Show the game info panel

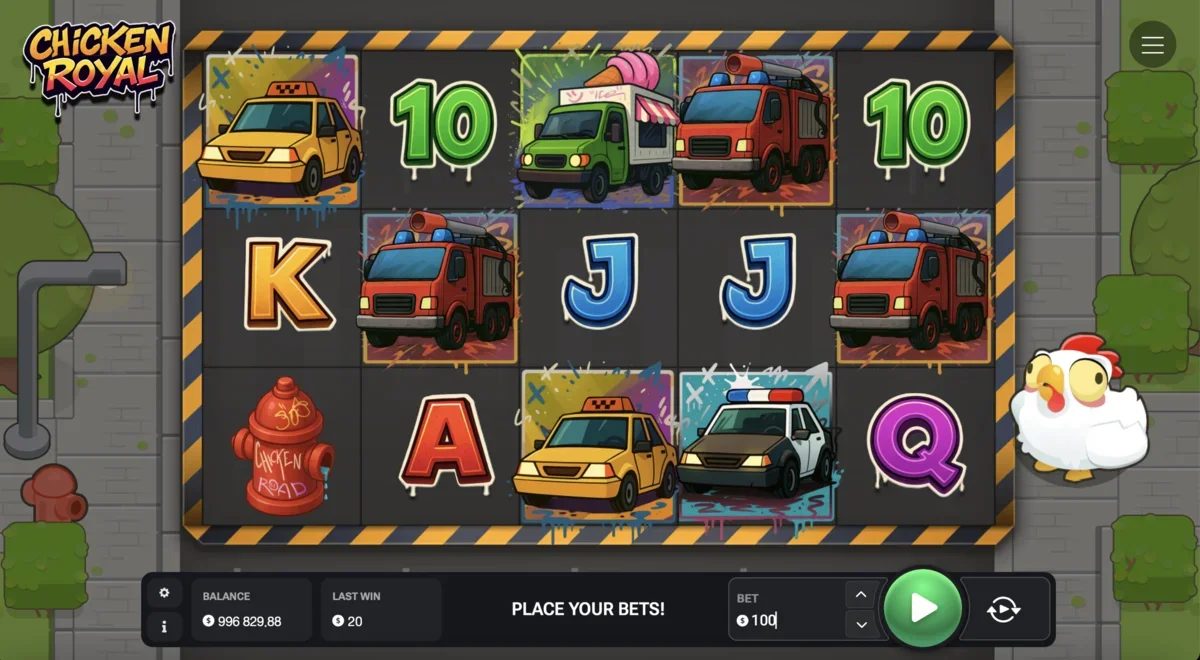click(x=164, y=627)
